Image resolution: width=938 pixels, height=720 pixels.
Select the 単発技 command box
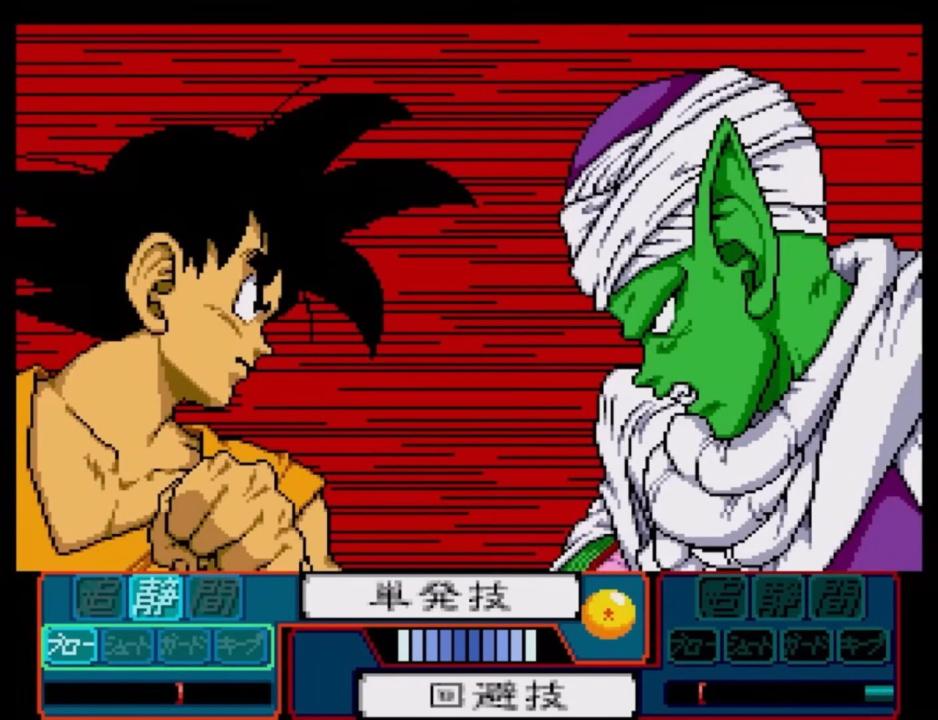click(439, 597)
